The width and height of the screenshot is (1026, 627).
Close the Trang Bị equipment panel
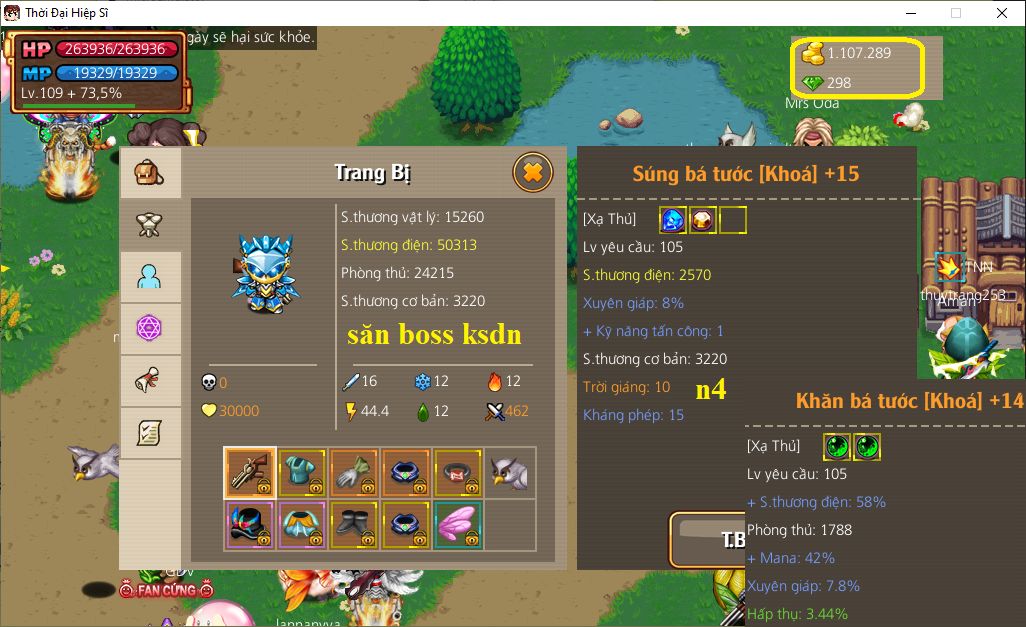(533, 173)
